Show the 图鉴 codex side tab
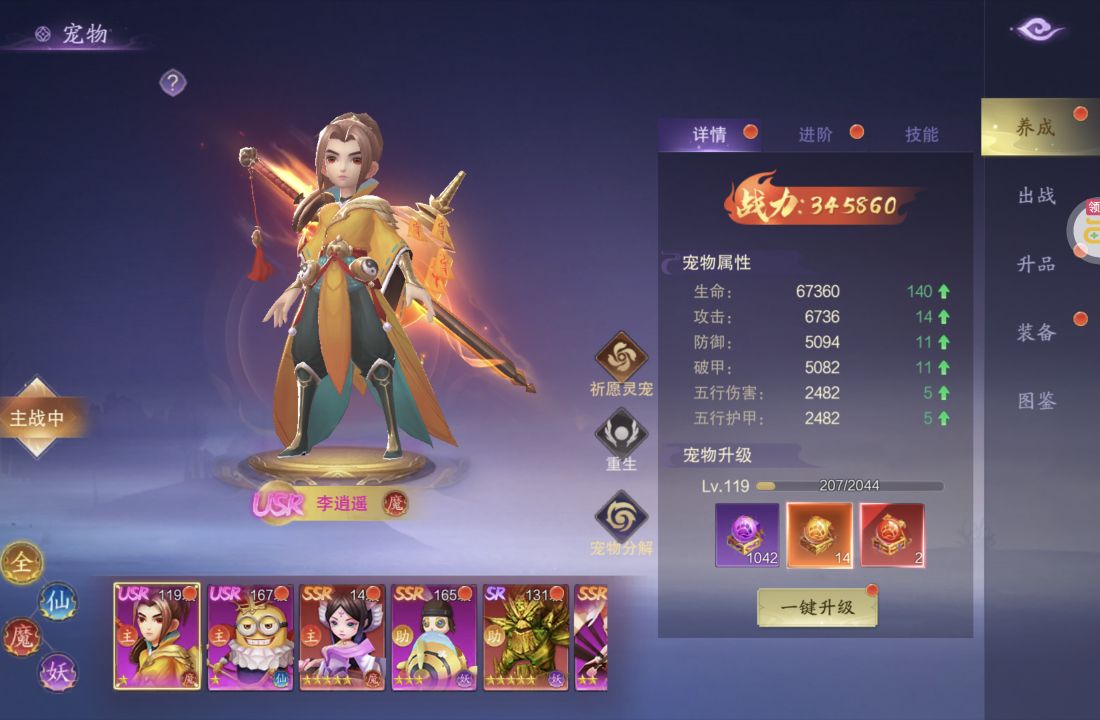The image size is (1100, 720). (1037, 401)
